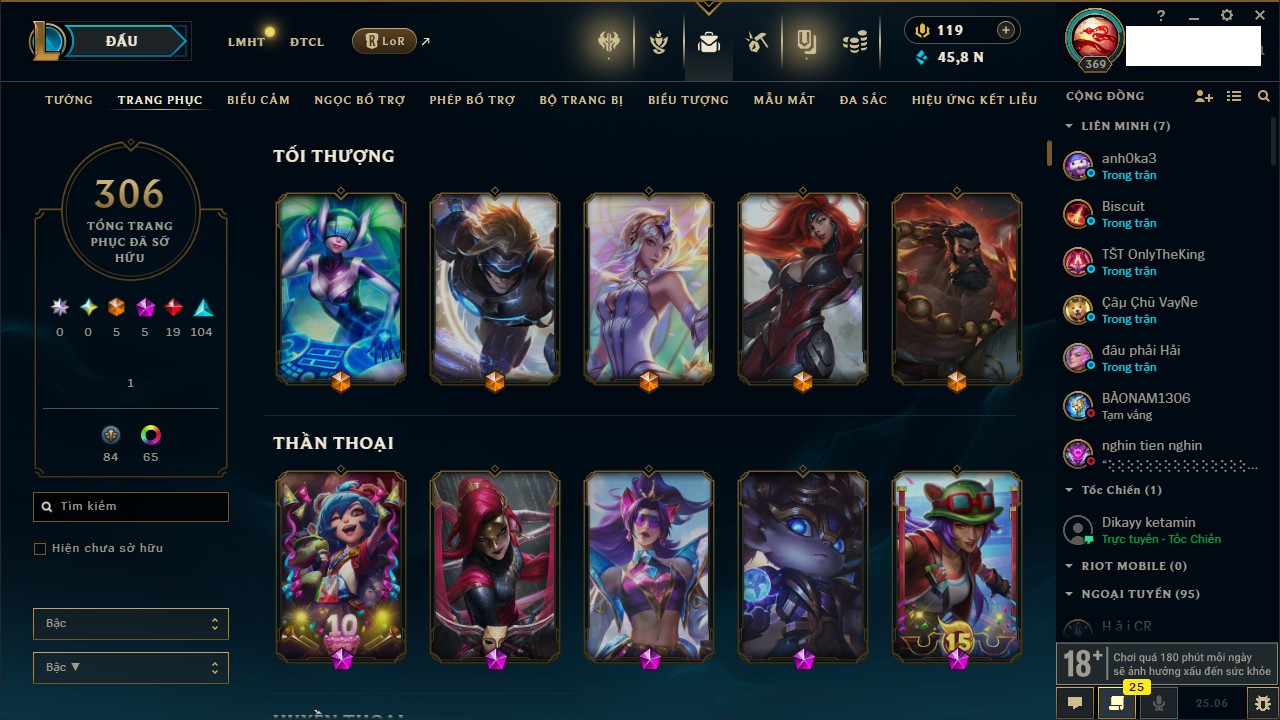Choose the Pulsefire Ezreal skin card
Image resolution: width=1280 pixels, height=720 pixels.
click(x=495, y=288)
